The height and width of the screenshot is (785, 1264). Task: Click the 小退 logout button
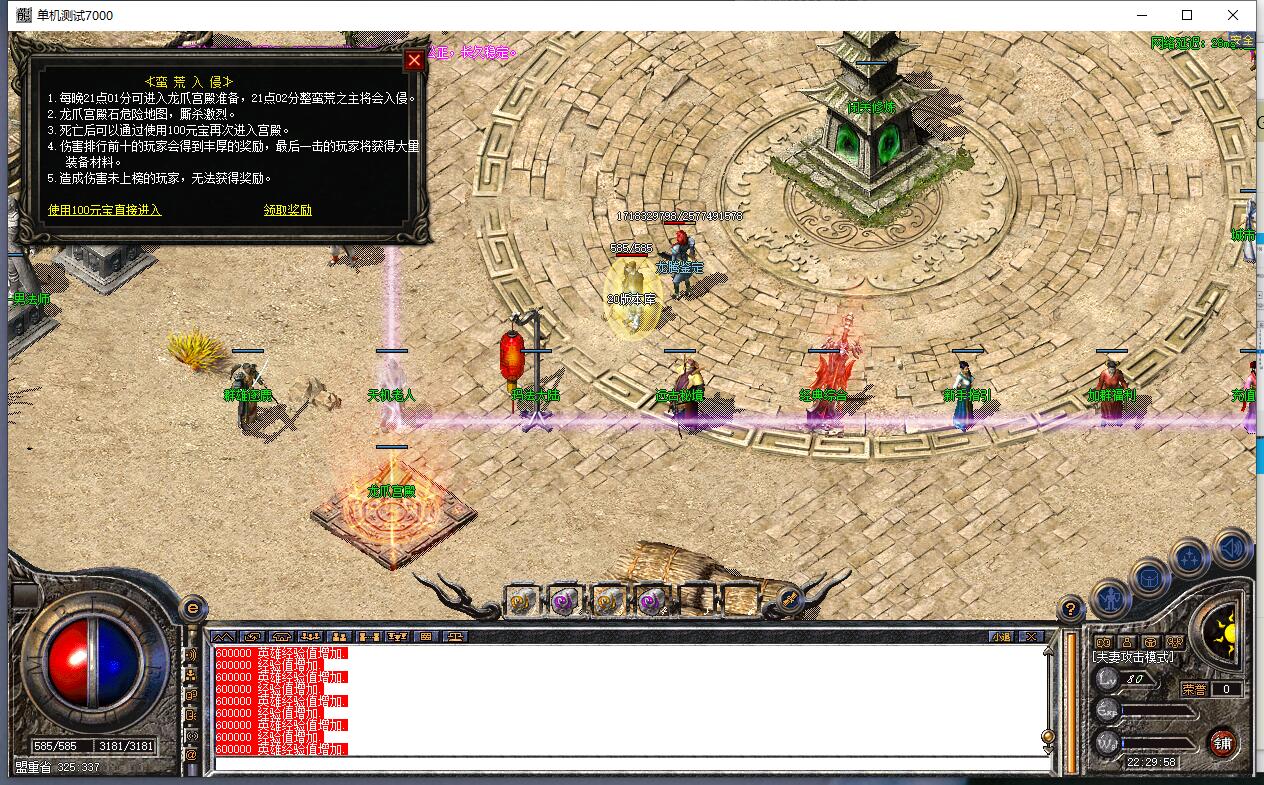click(1002, 636)
